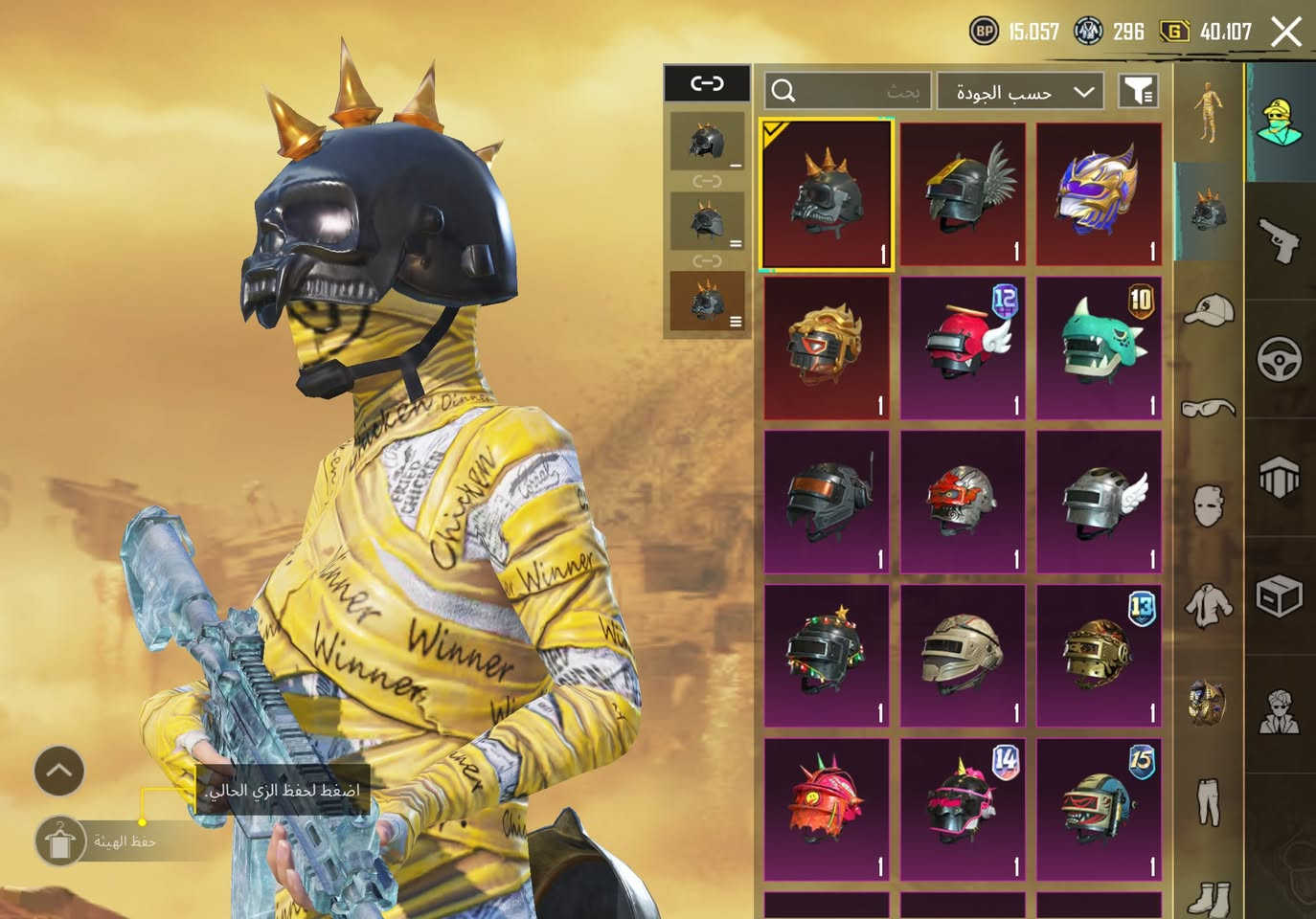1316x919 pixels.
Task: Choose the silver helmet with white wings
Action: click(1099, 502)
